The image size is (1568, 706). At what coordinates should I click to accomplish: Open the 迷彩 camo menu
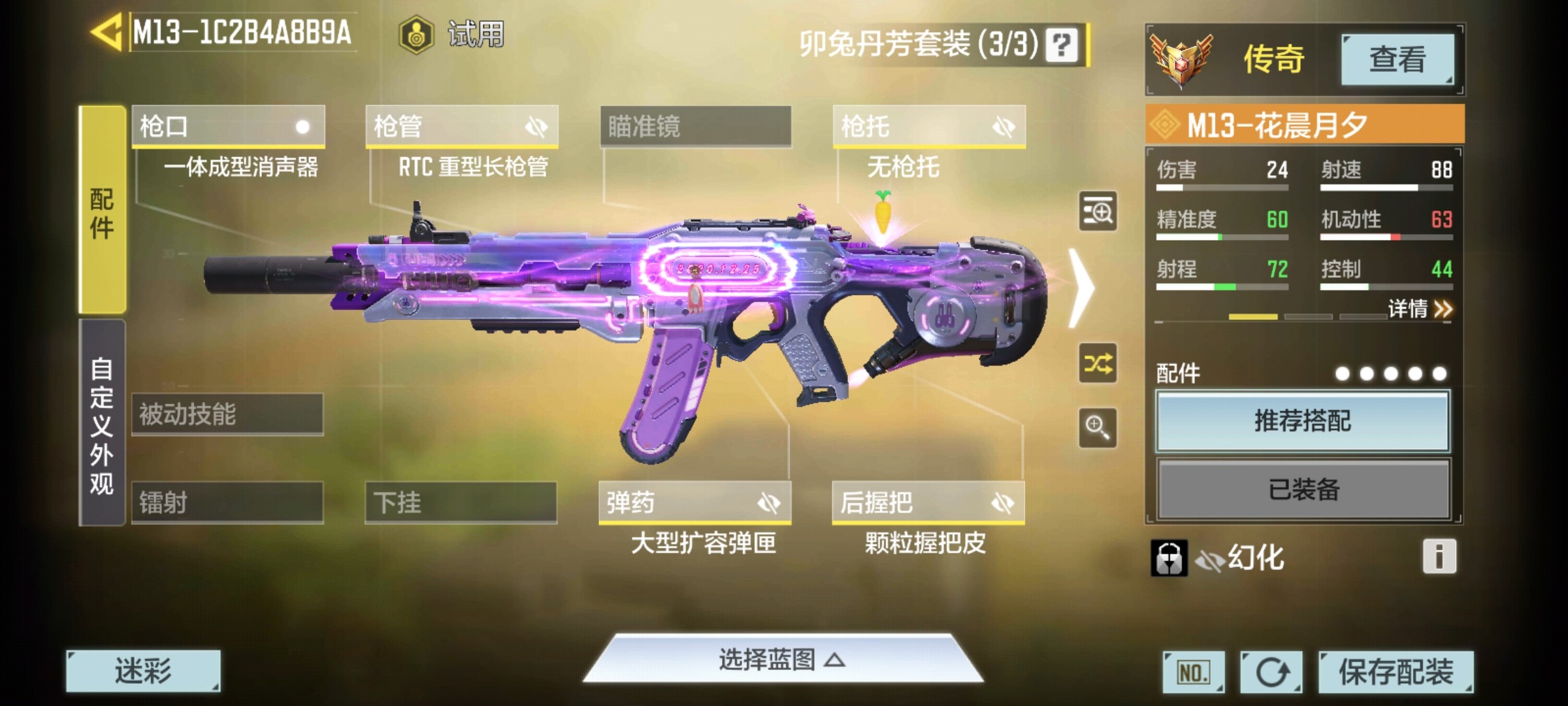tap(143, 671)
